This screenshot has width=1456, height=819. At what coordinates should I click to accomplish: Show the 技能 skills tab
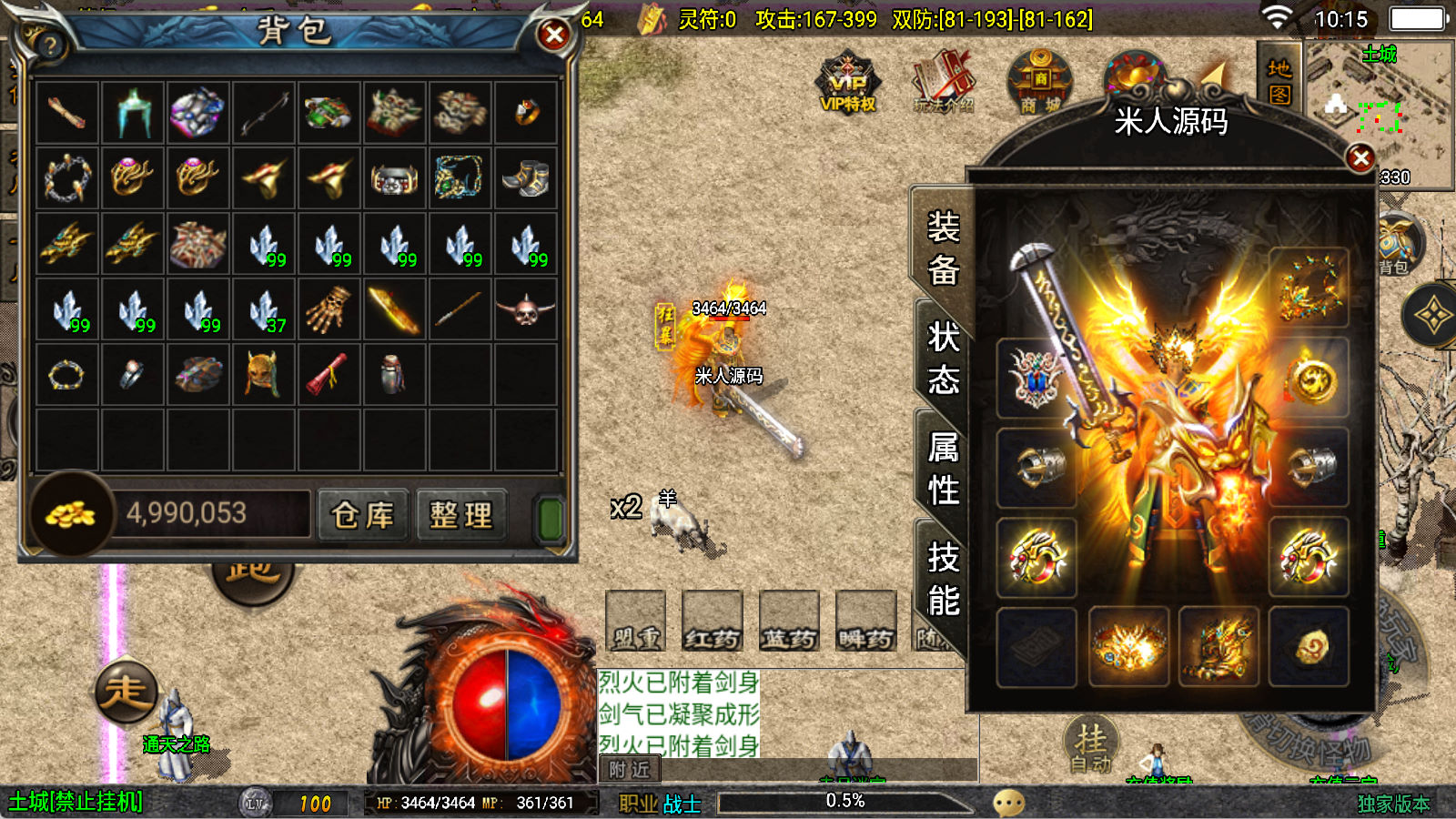pos(943,579)
